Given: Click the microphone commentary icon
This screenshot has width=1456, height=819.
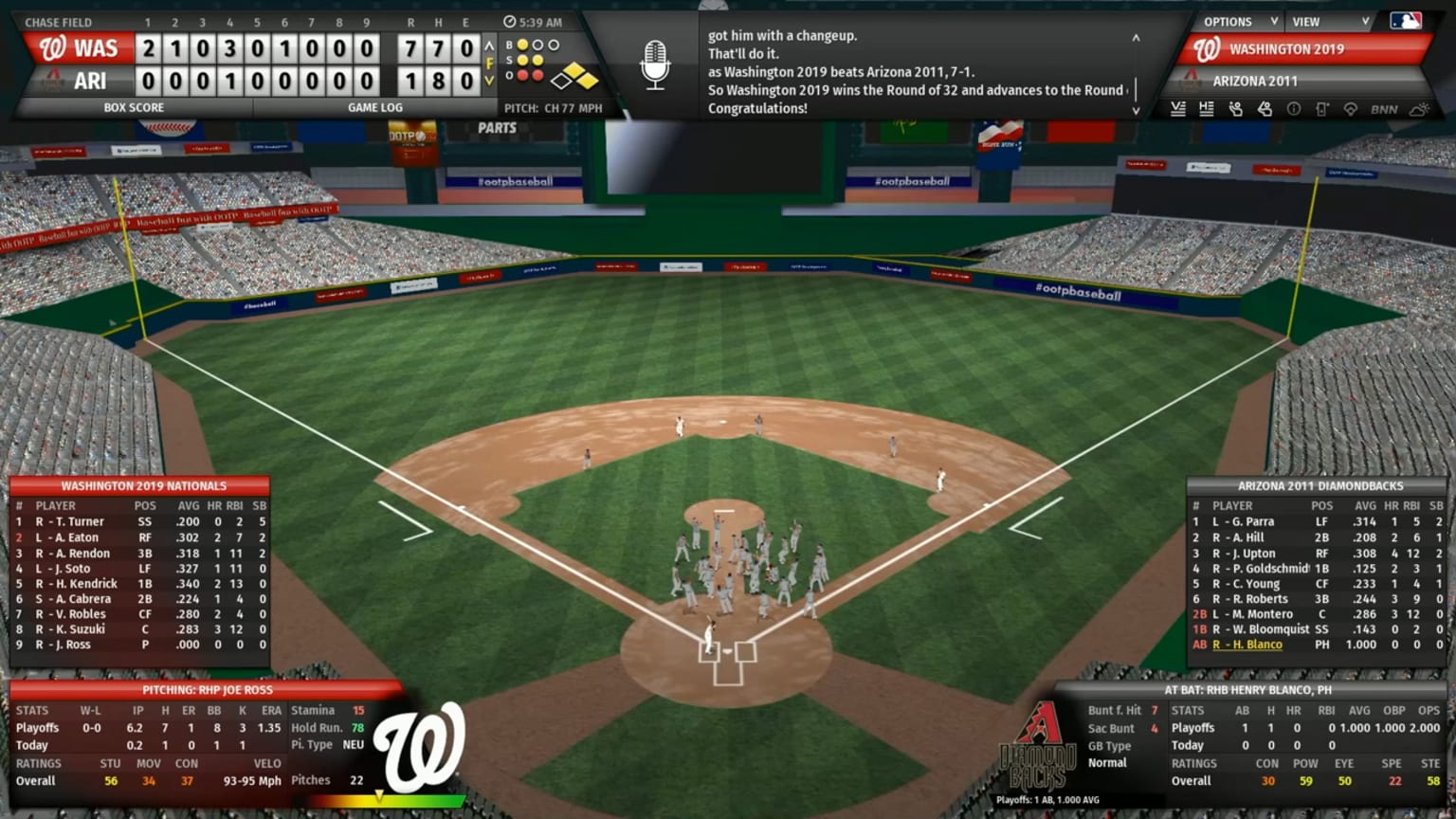Looking at the screenshot, I should pyautogui.click(x=655, y=66).
